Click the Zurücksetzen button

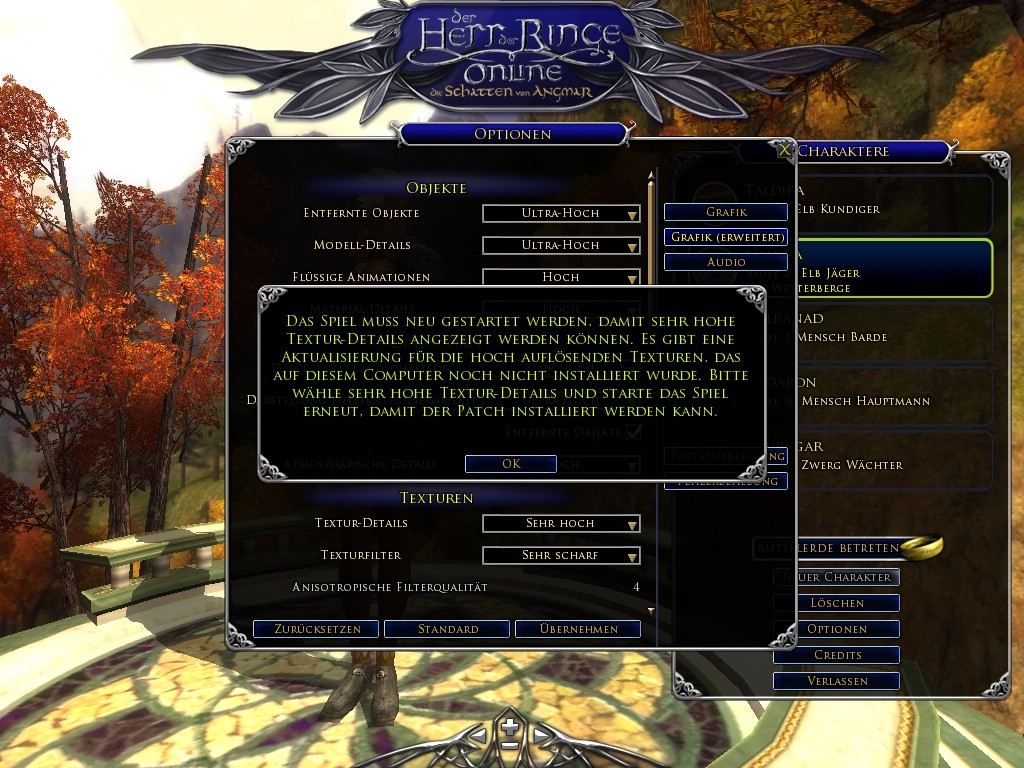(315, 629)
